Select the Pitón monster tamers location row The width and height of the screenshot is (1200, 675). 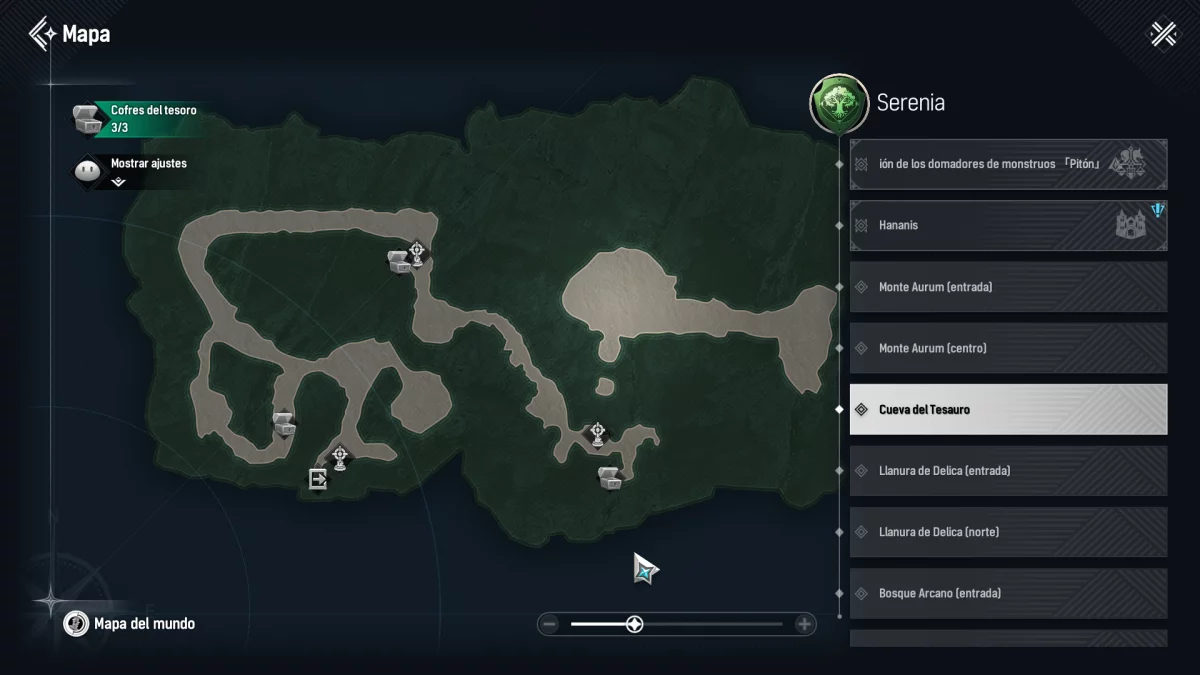(1008, 164)
